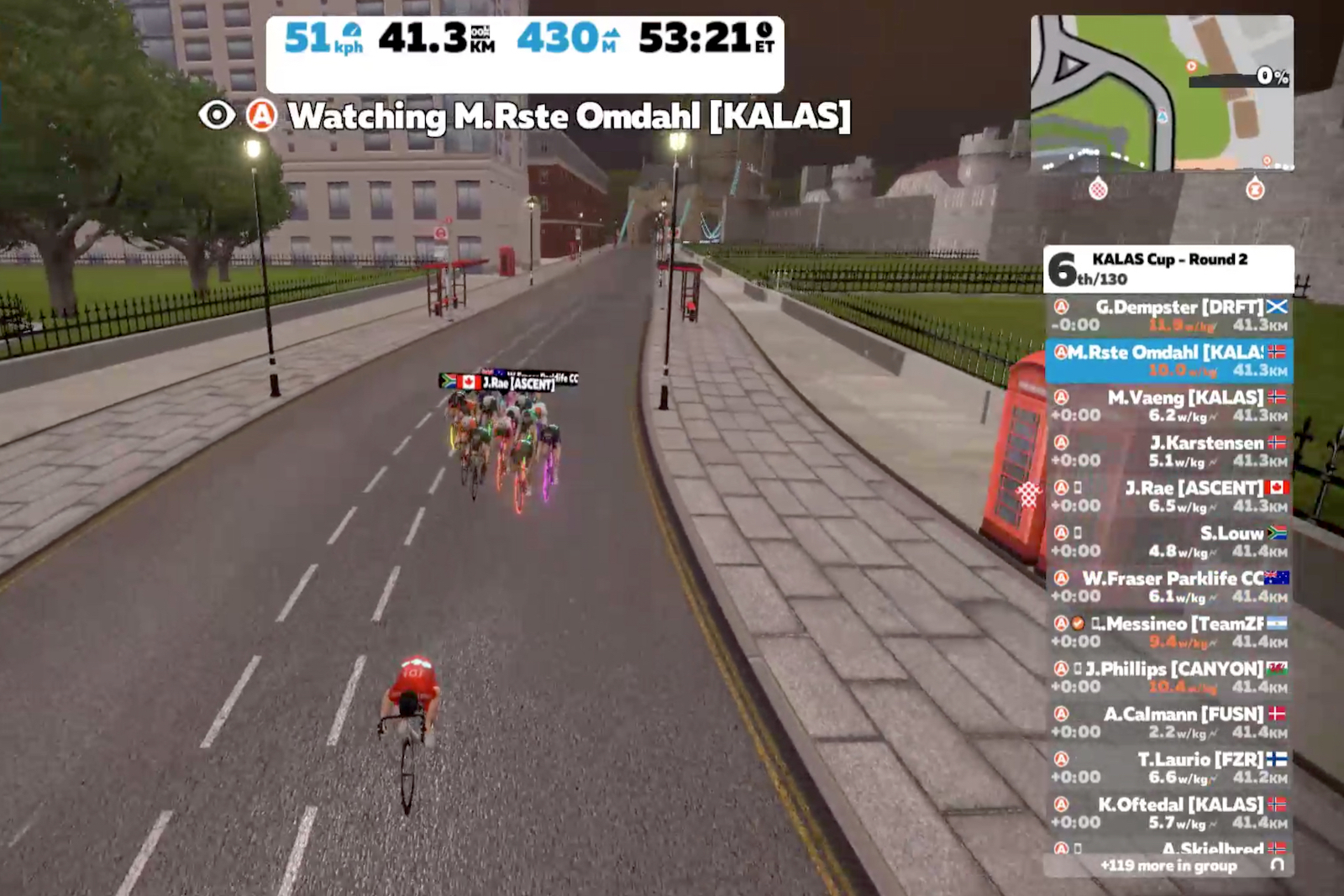The width and height of the screenshot is (1344, 896).
Task: Choose K.Oftedal [KALAS] in the rider list
Action: point(1168,813)
